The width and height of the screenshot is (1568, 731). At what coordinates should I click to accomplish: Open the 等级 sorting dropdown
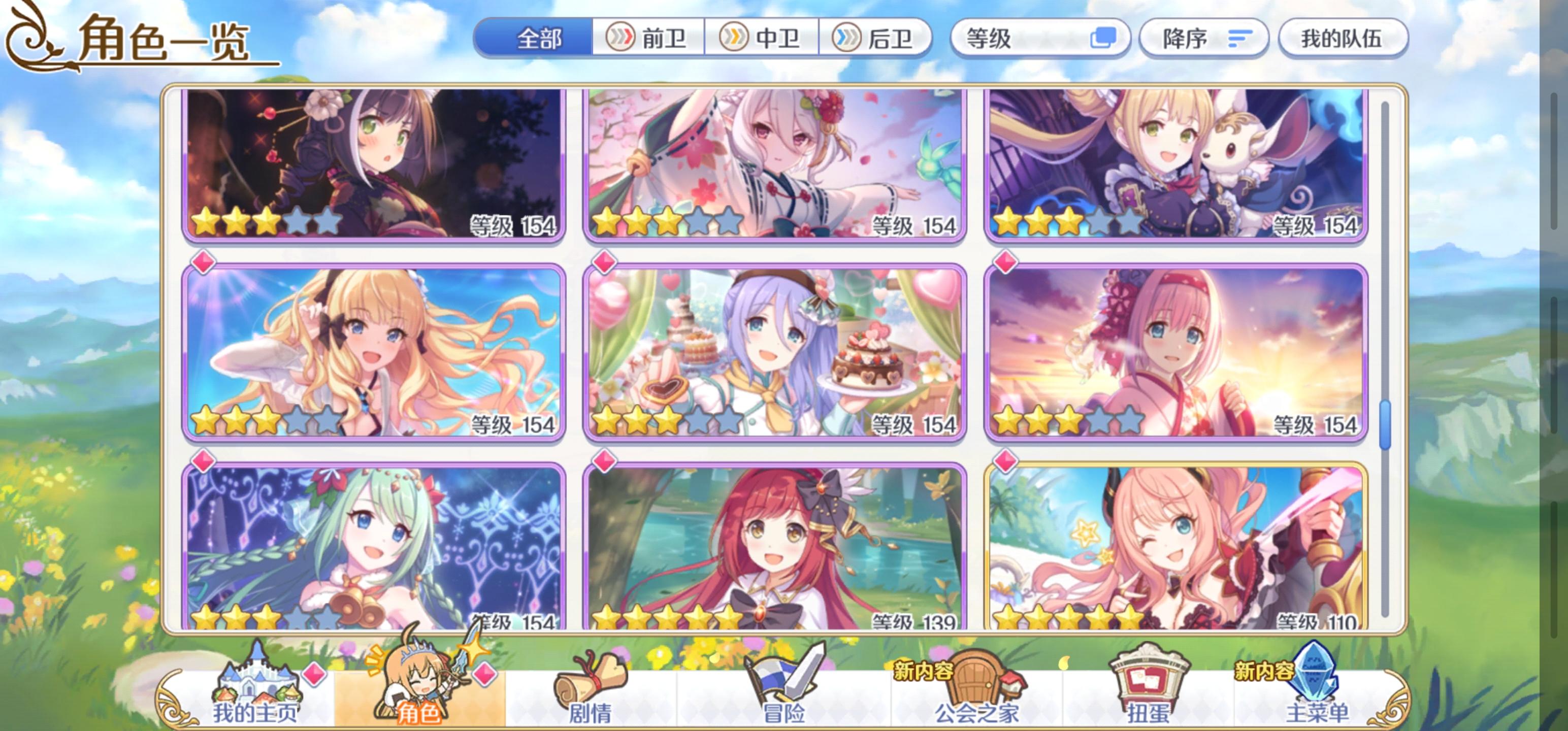coord(1035,38)
